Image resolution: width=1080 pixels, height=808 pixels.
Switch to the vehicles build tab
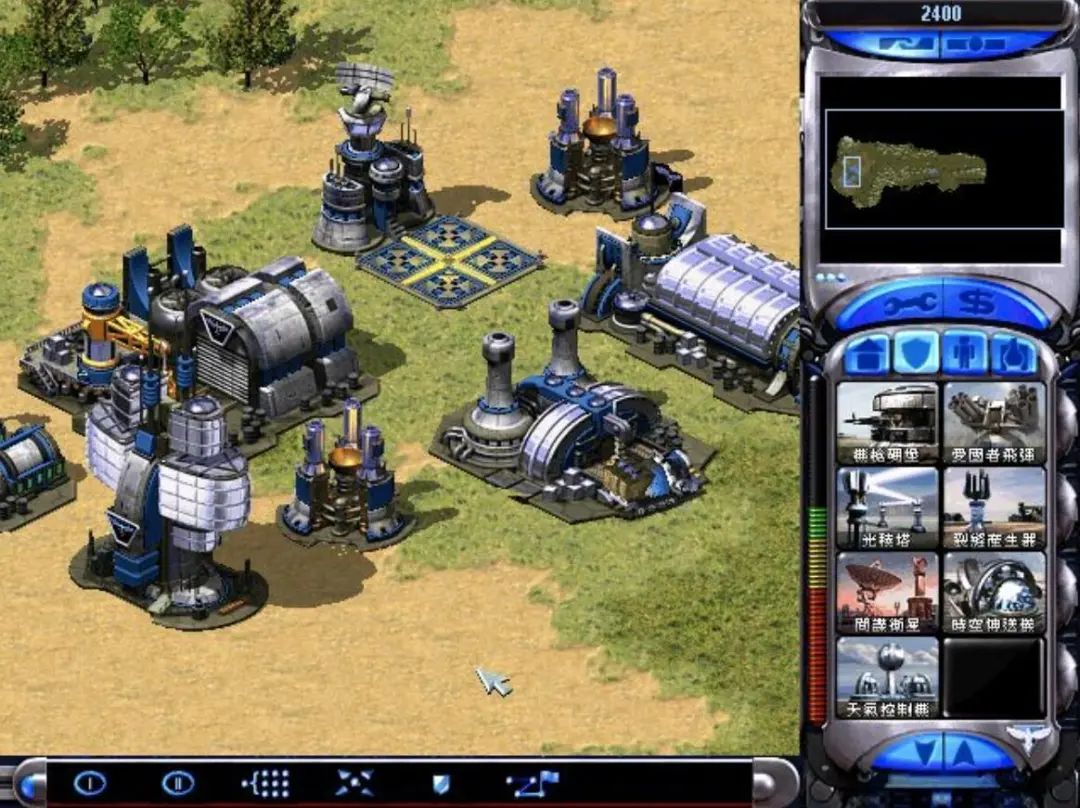coord(1013,354)
